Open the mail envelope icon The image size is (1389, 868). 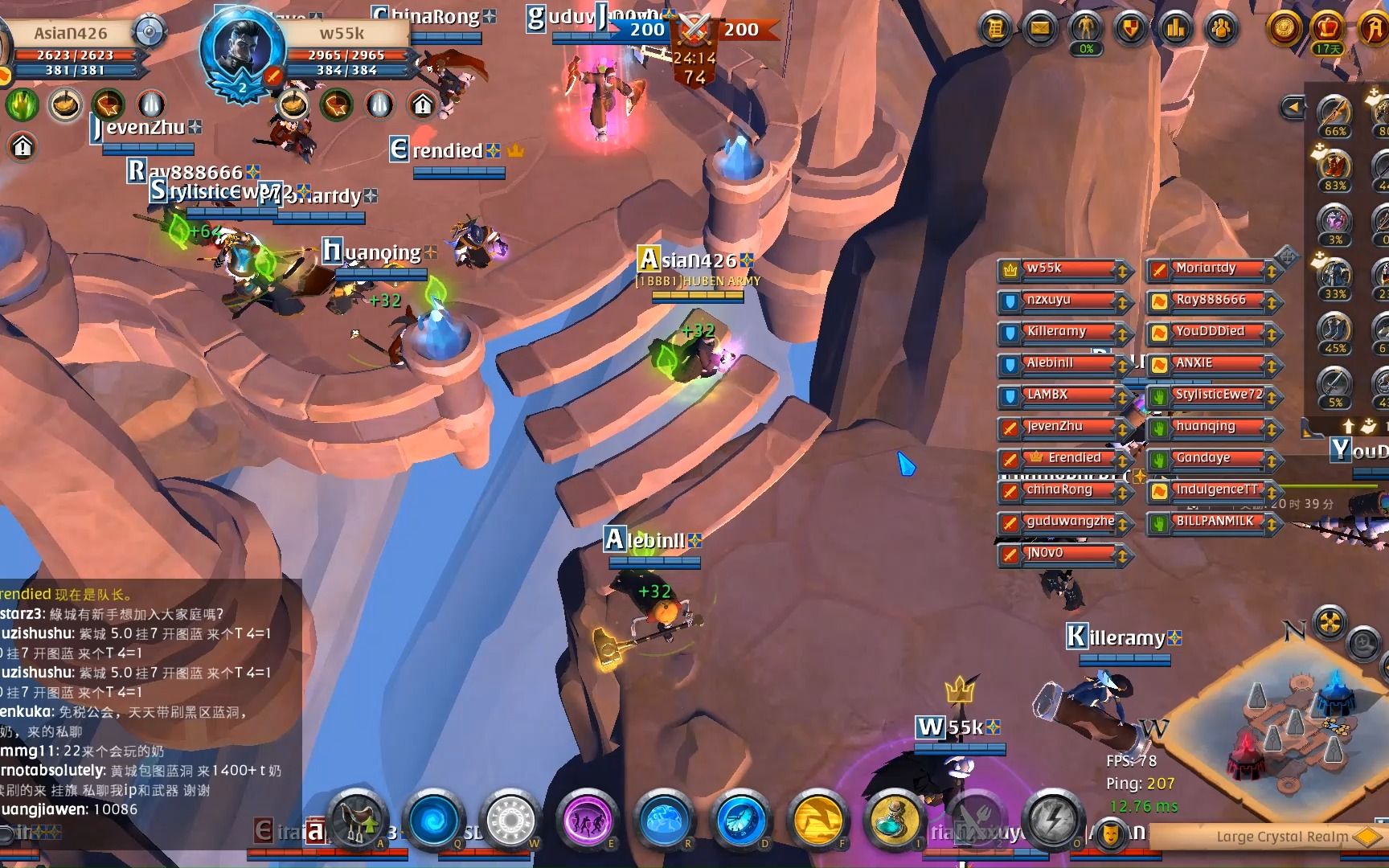point(1040,29)
